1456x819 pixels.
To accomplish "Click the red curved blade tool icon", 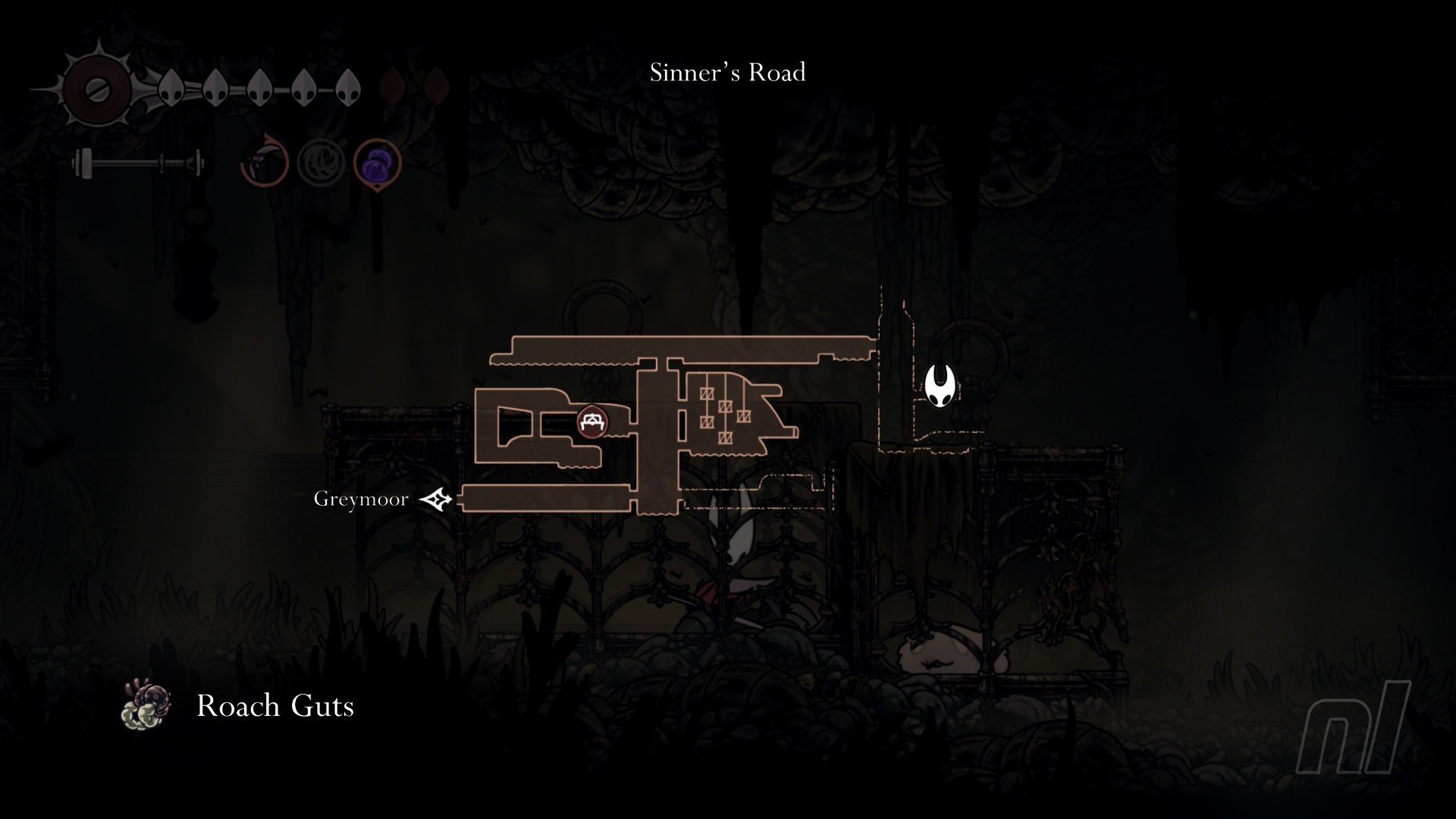I will tap(265, 162).
